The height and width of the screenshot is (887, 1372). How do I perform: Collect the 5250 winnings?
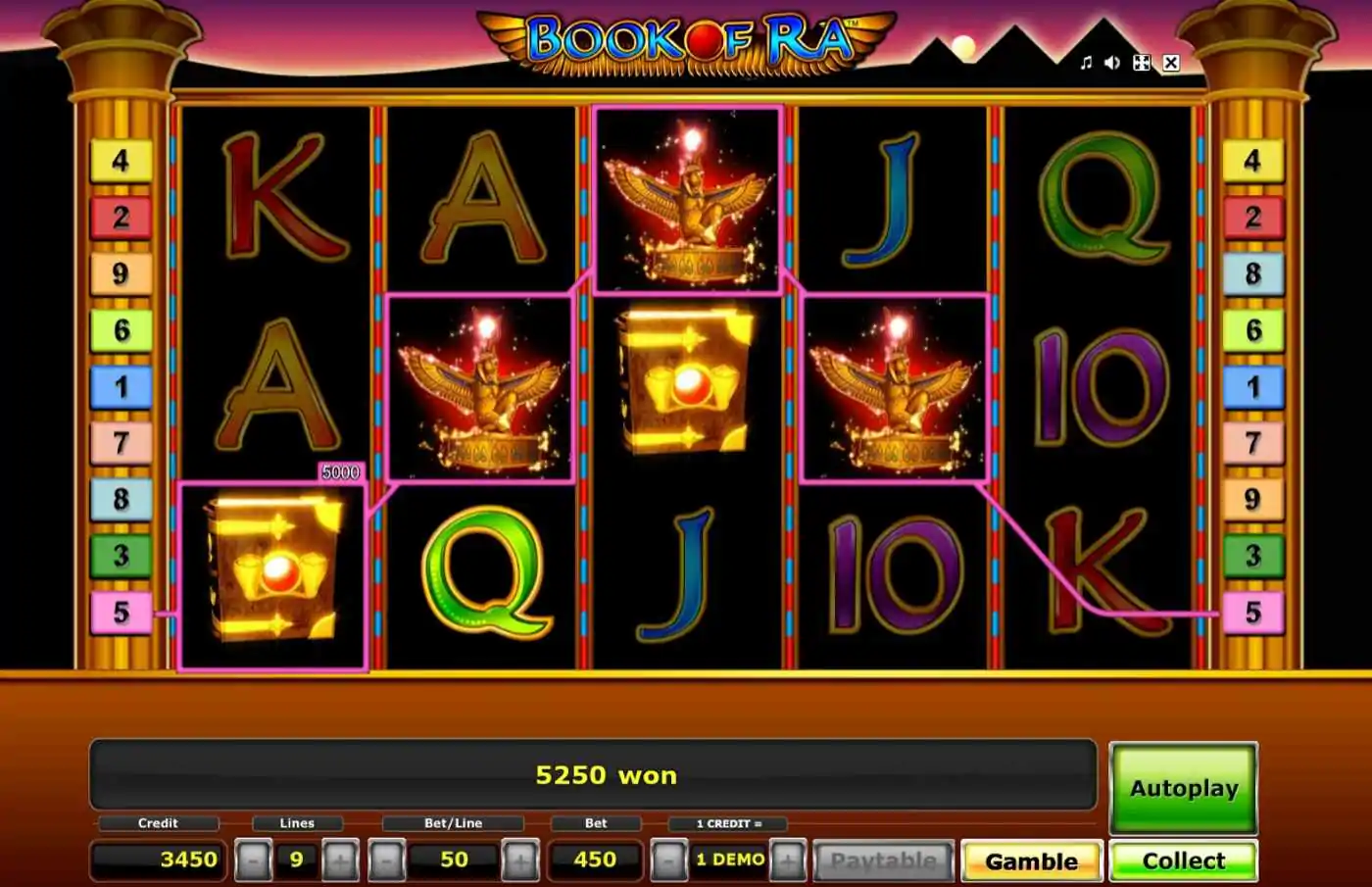click(1183, 861)
